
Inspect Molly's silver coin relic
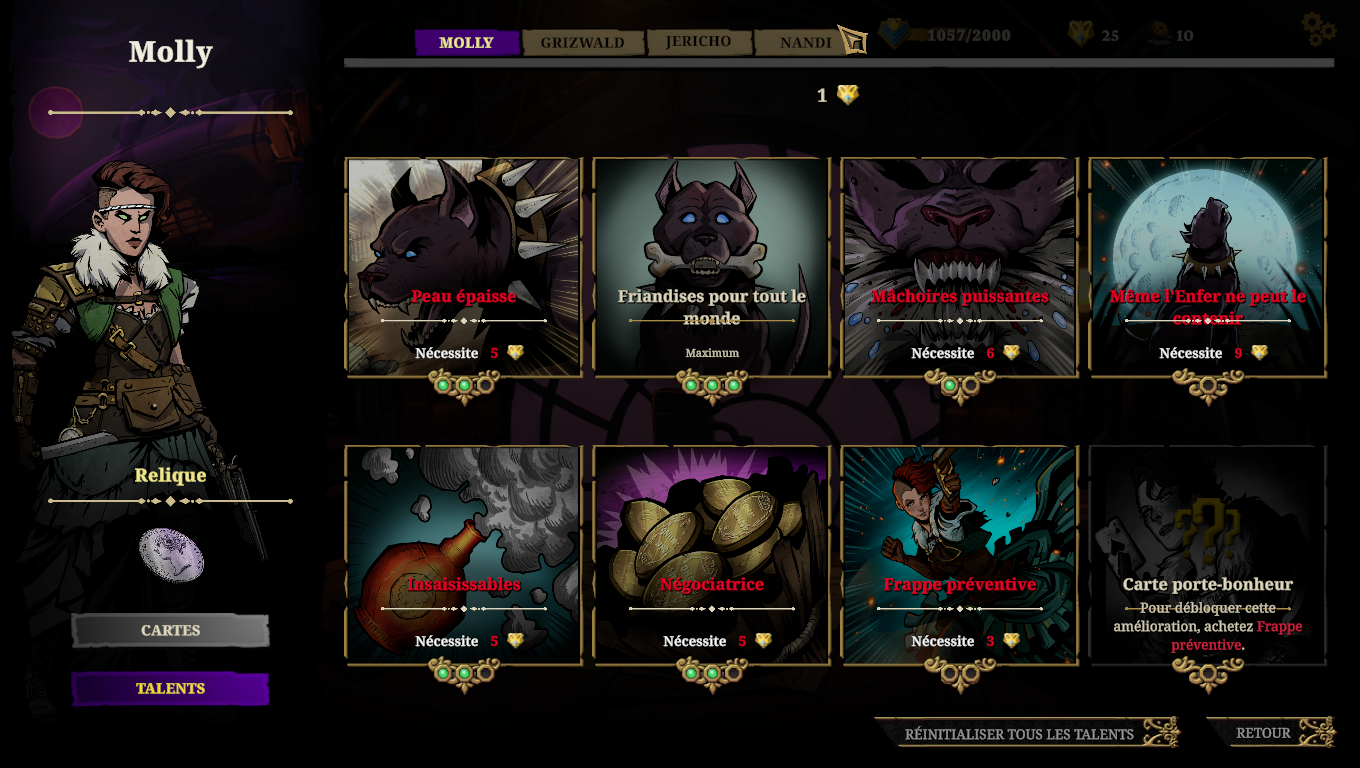171,555
